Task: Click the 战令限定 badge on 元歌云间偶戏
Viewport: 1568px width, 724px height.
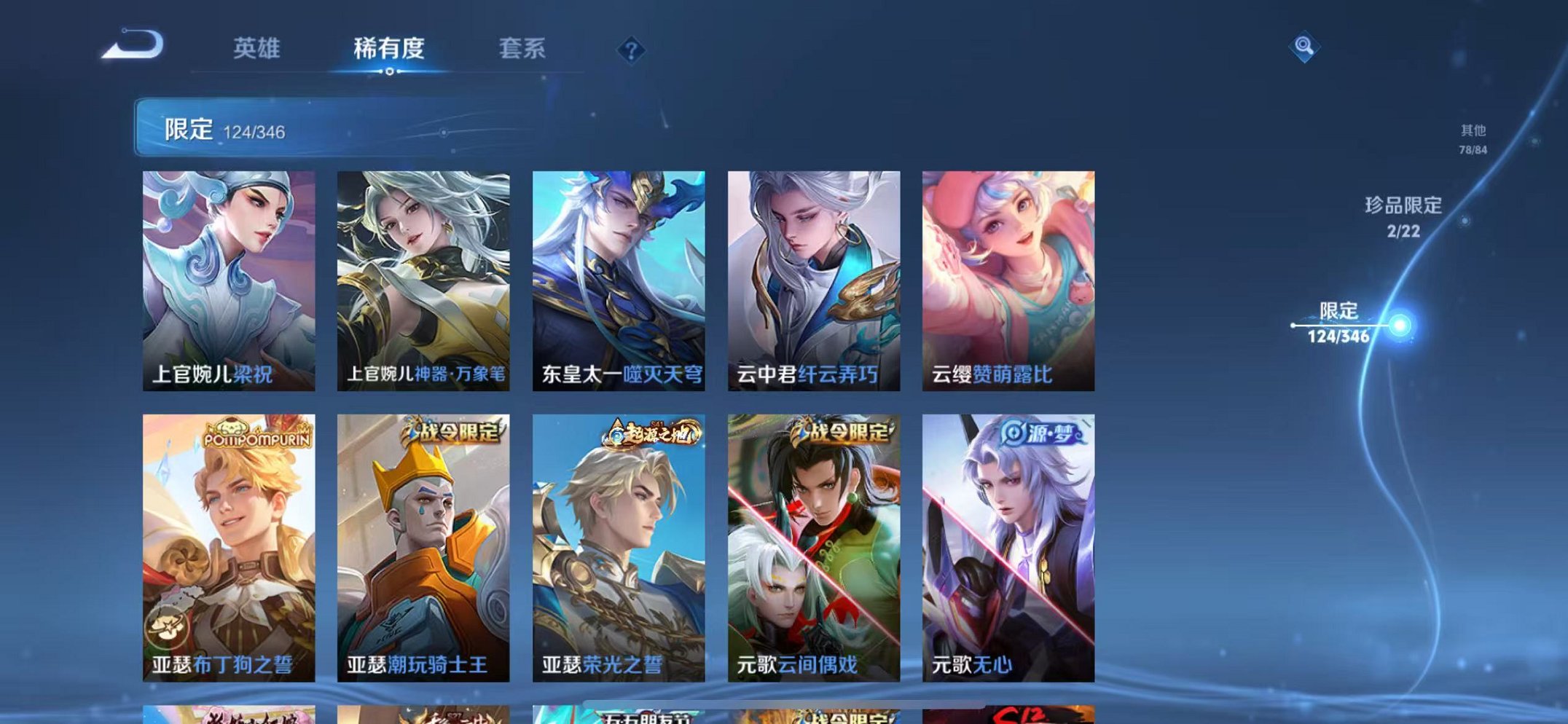Action: [x=843, y=431]
